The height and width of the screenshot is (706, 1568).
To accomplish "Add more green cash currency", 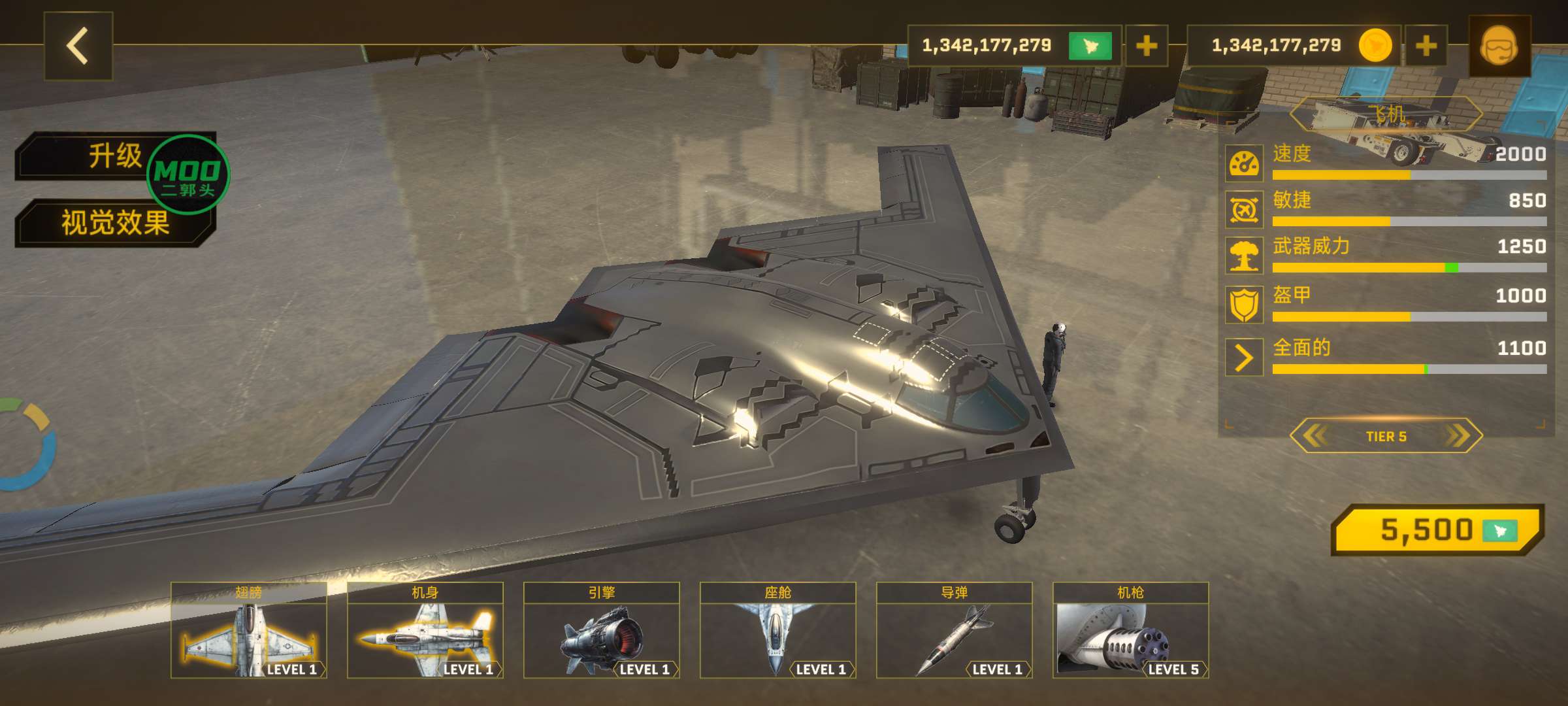I will point(1147,46).
